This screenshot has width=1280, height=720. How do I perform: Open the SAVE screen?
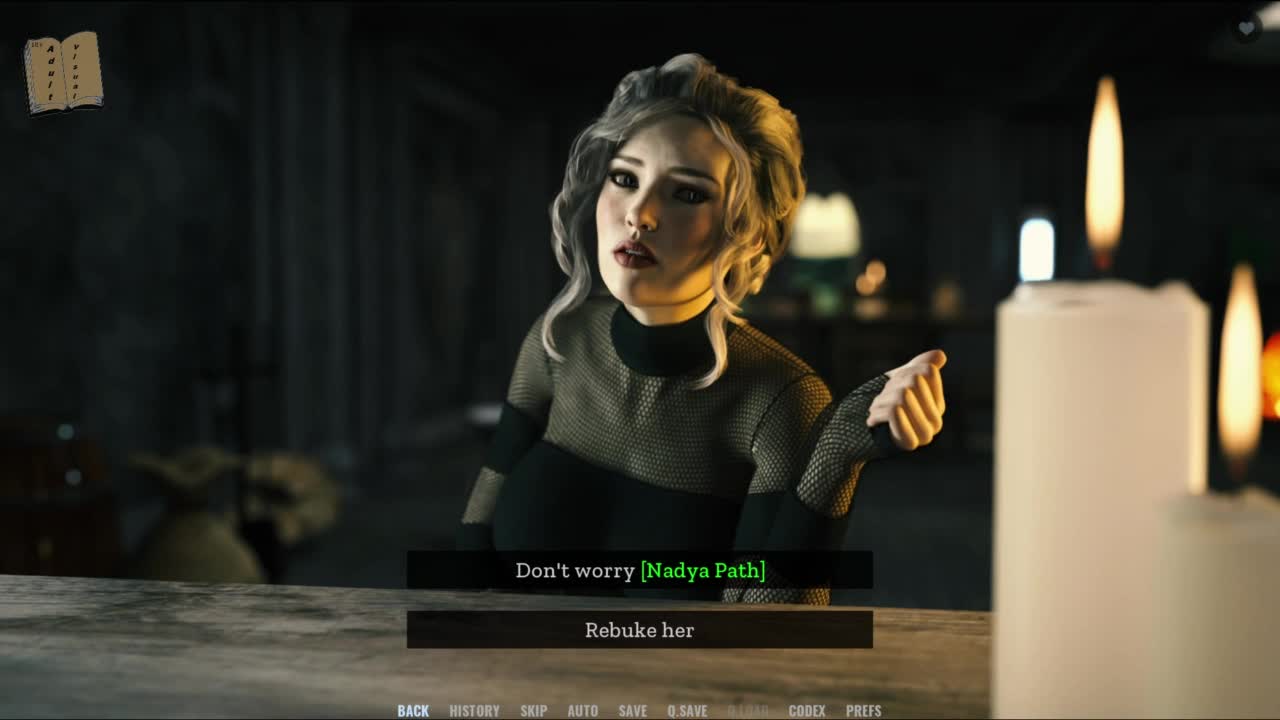633,711
